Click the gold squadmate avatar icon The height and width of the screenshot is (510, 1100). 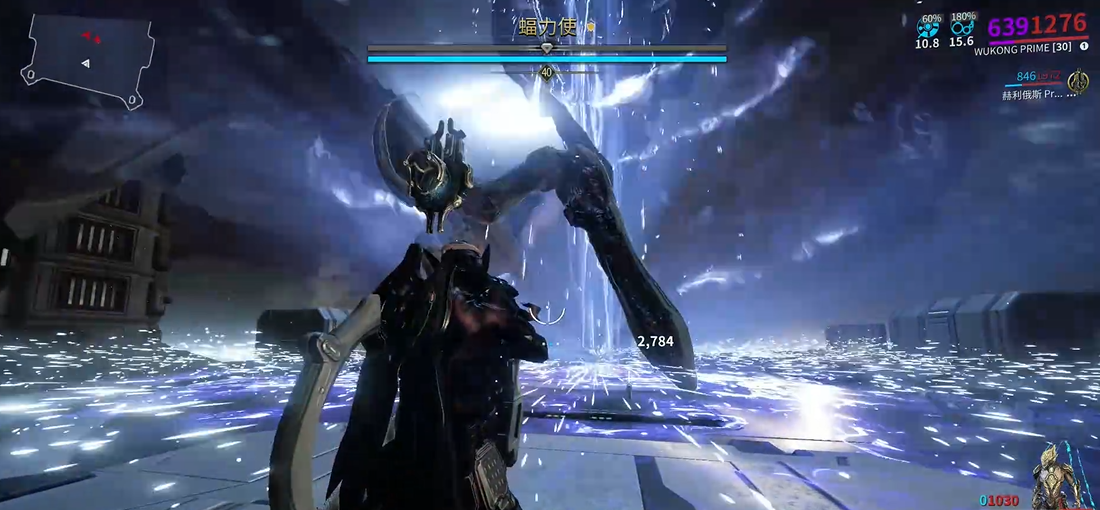tap(1078, 82)
